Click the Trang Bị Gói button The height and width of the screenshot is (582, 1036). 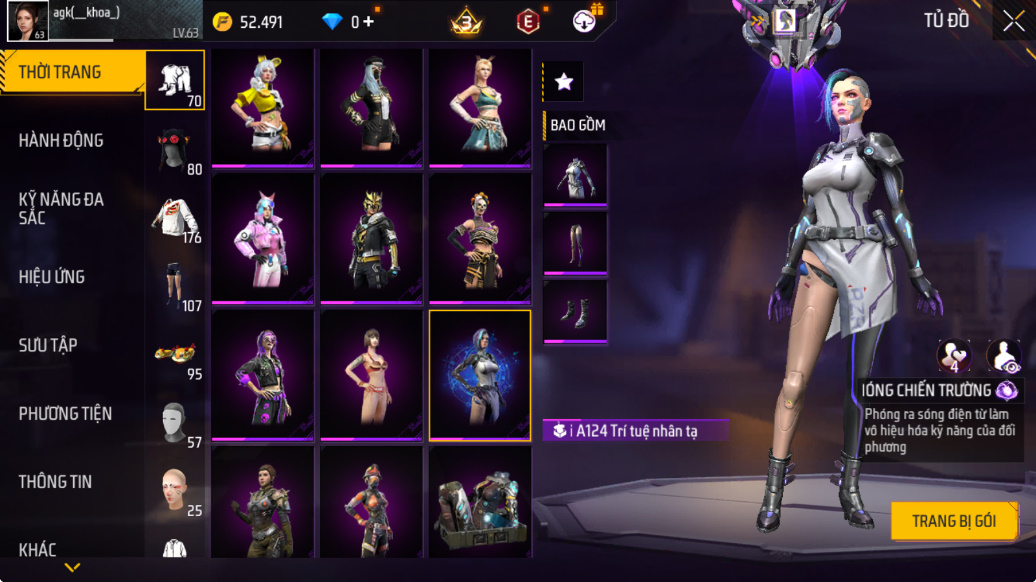point(954,521)
